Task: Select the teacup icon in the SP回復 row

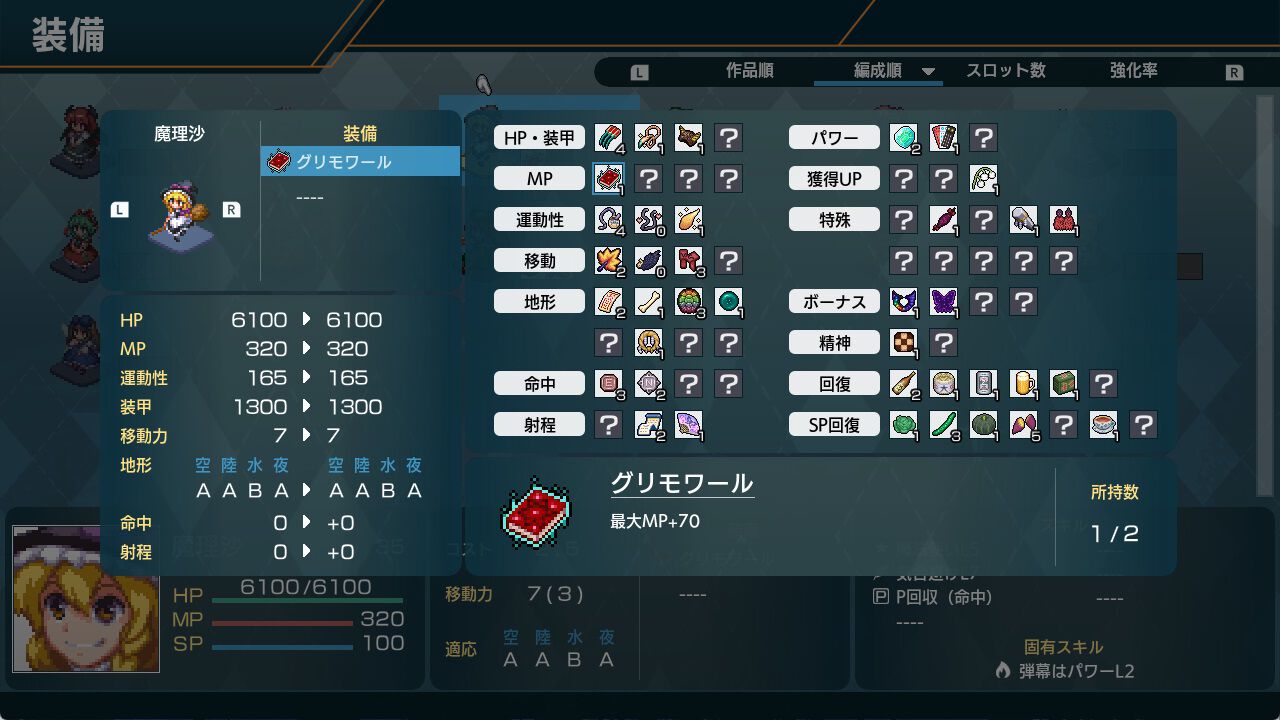Action: tap(1103, 424)
